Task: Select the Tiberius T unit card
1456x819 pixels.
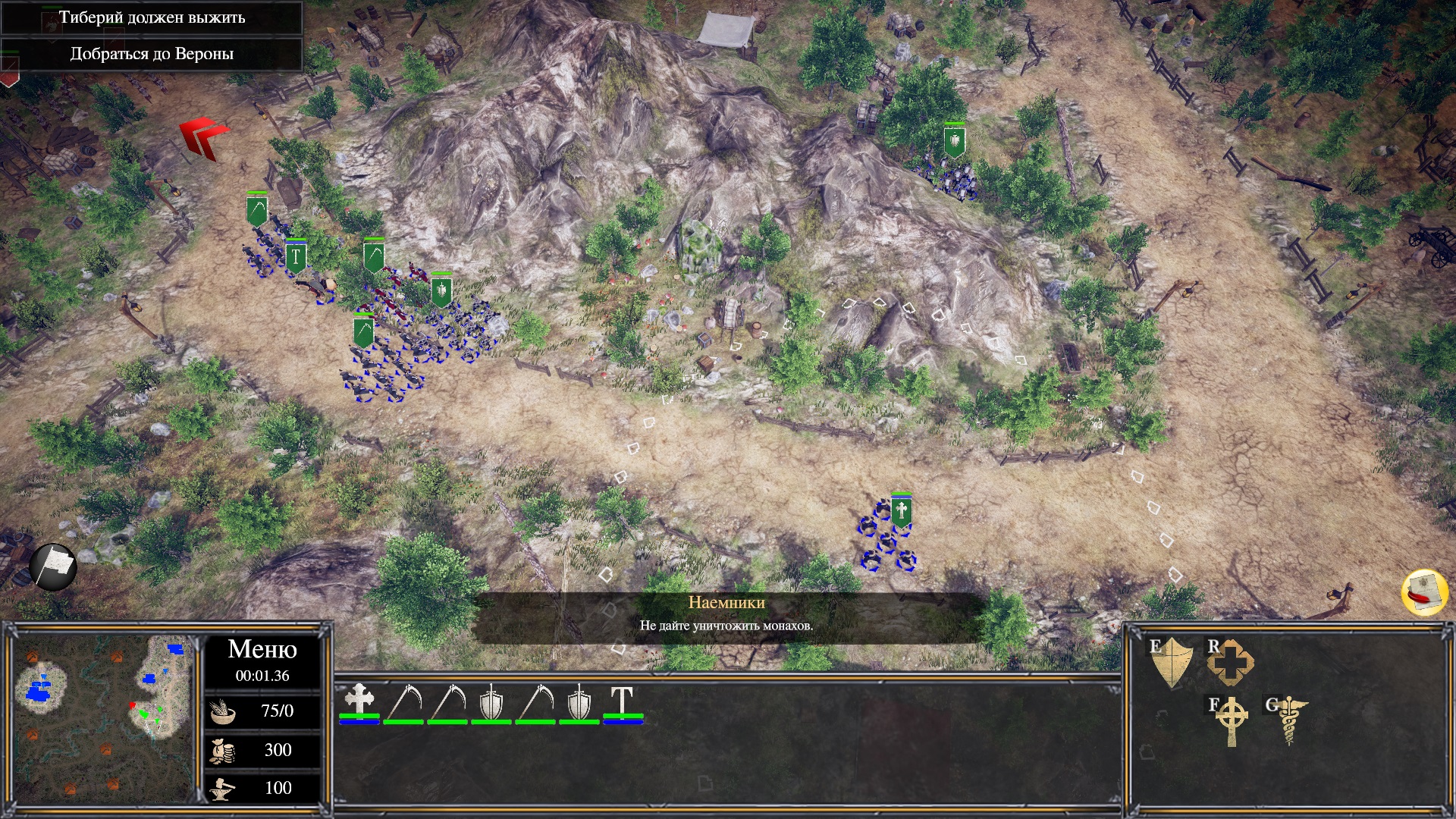Action: (x=623, y=702)
